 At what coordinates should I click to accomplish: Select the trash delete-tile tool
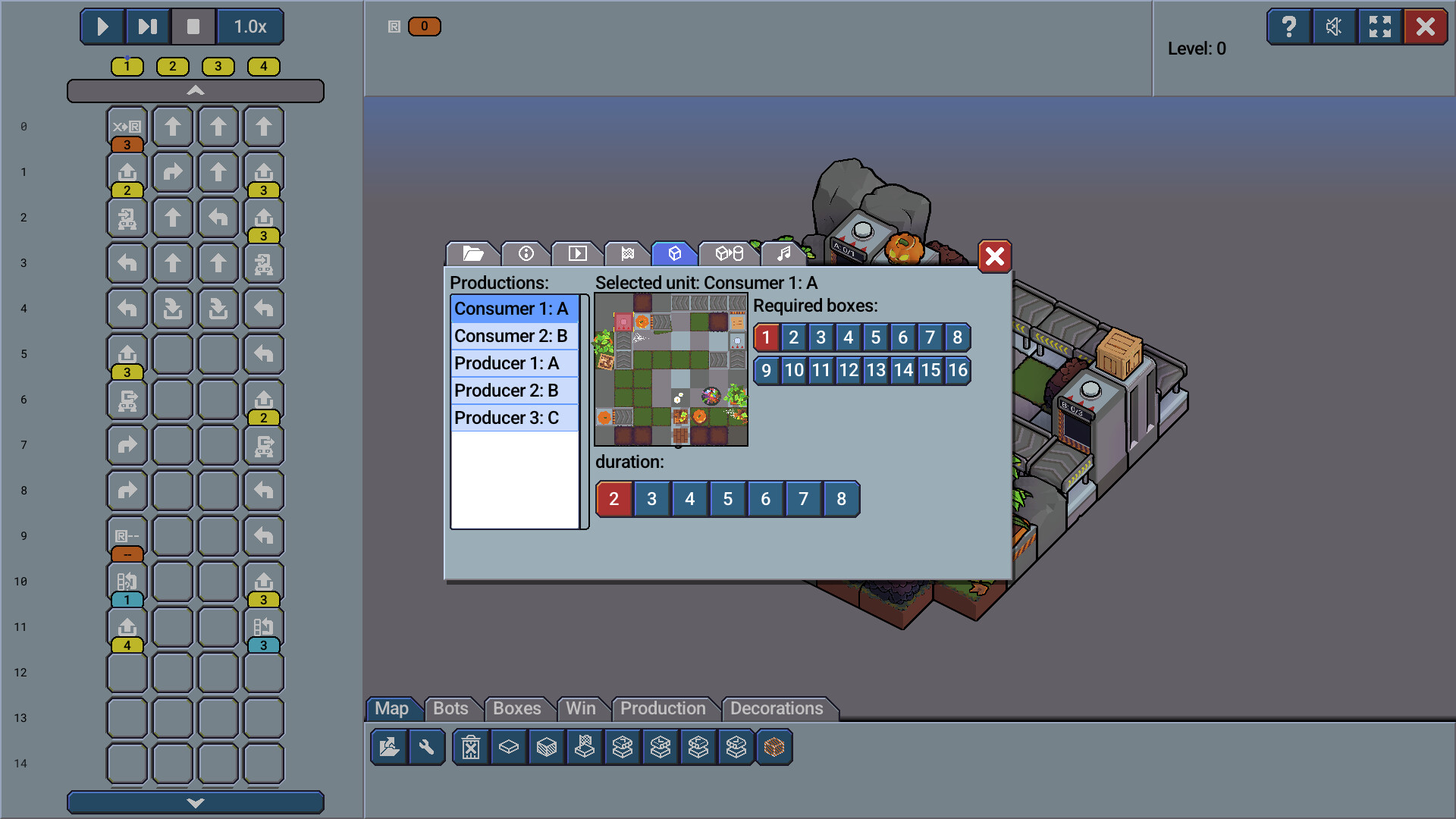(x=471, y=747)
